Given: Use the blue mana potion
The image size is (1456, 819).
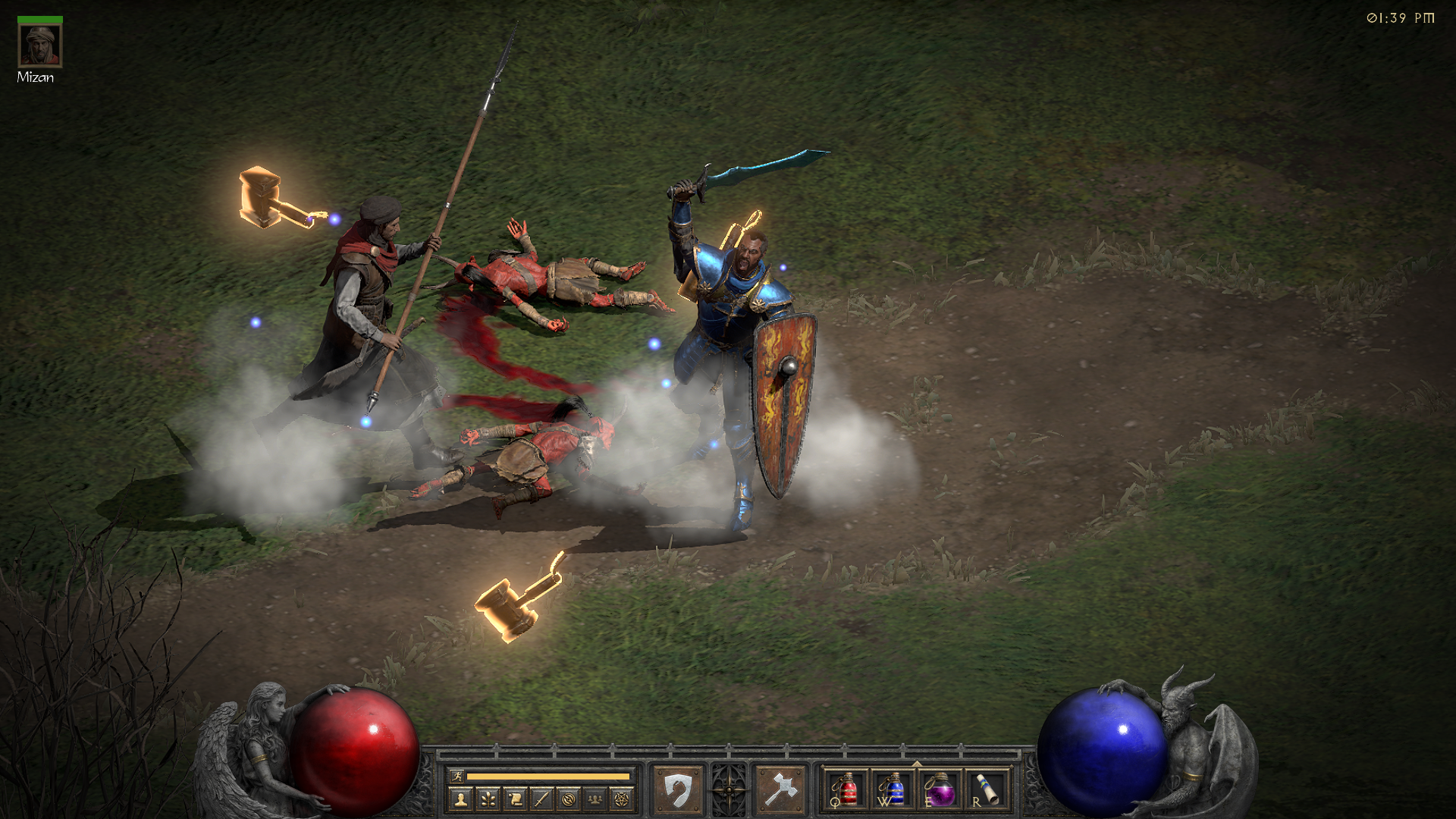Looking at the screenshot, I should coord(893,789).
